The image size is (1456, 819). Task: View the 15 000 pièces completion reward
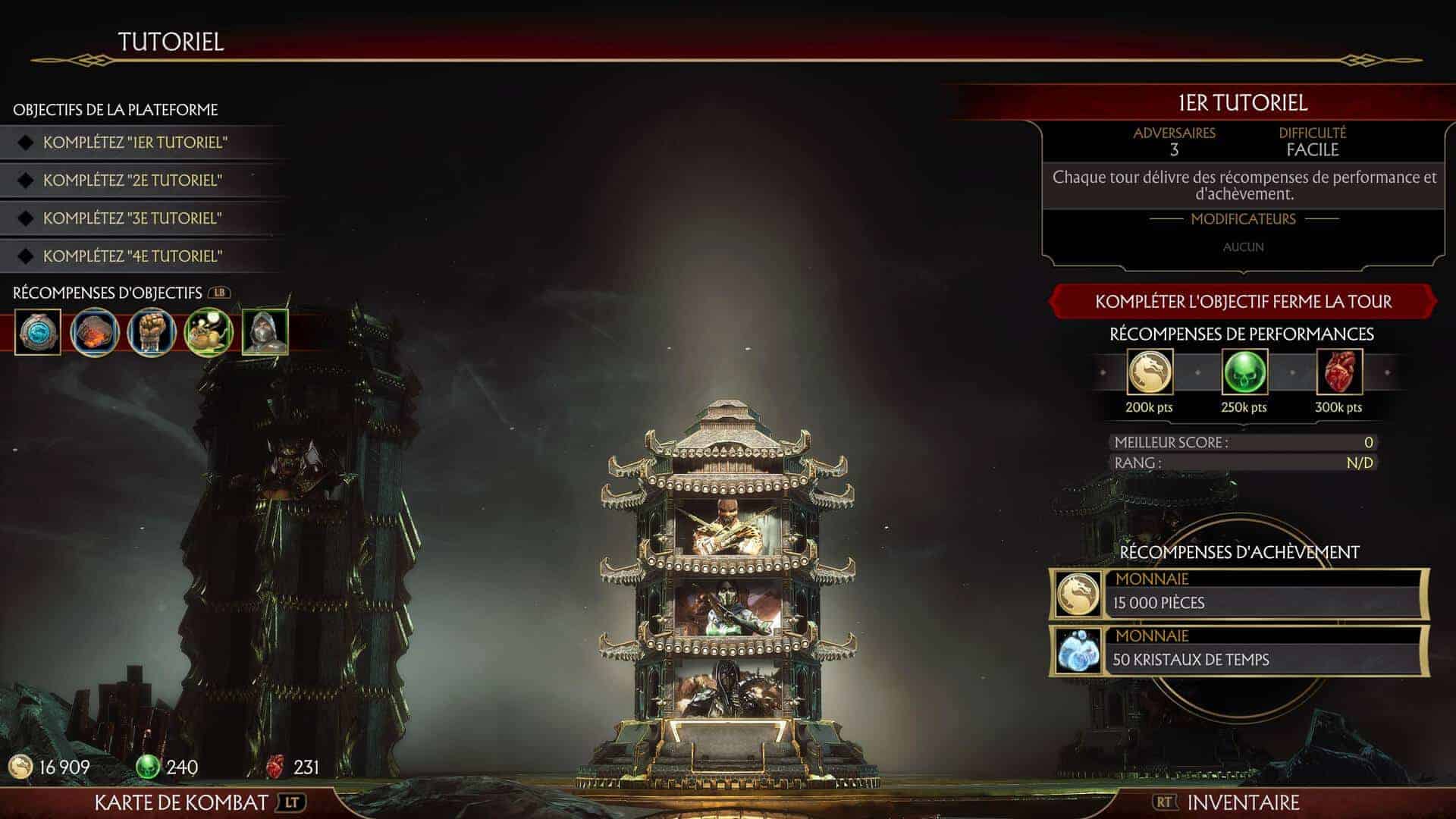coord(1240,593)
